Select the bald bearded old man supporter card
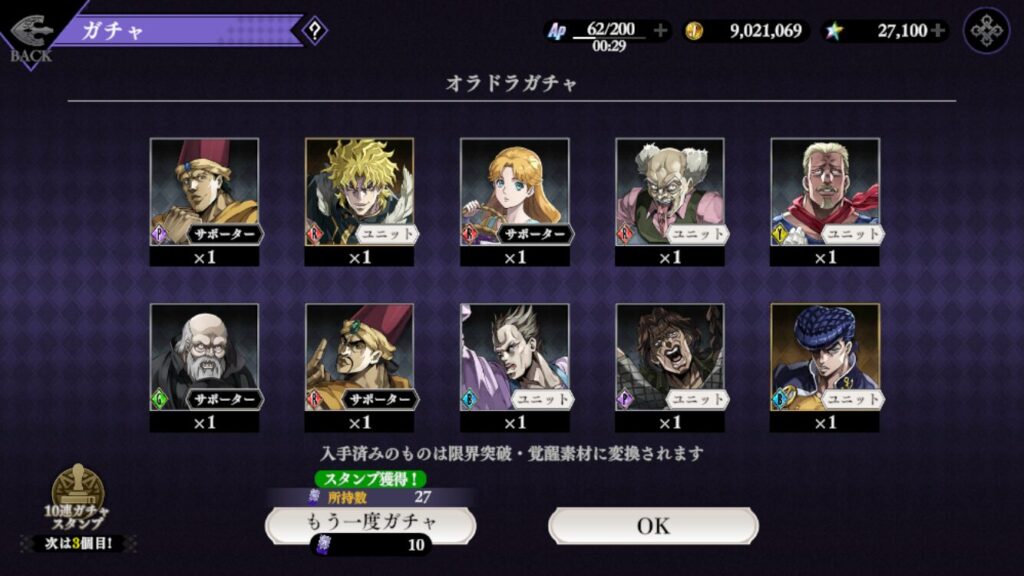 click(204, 357)
